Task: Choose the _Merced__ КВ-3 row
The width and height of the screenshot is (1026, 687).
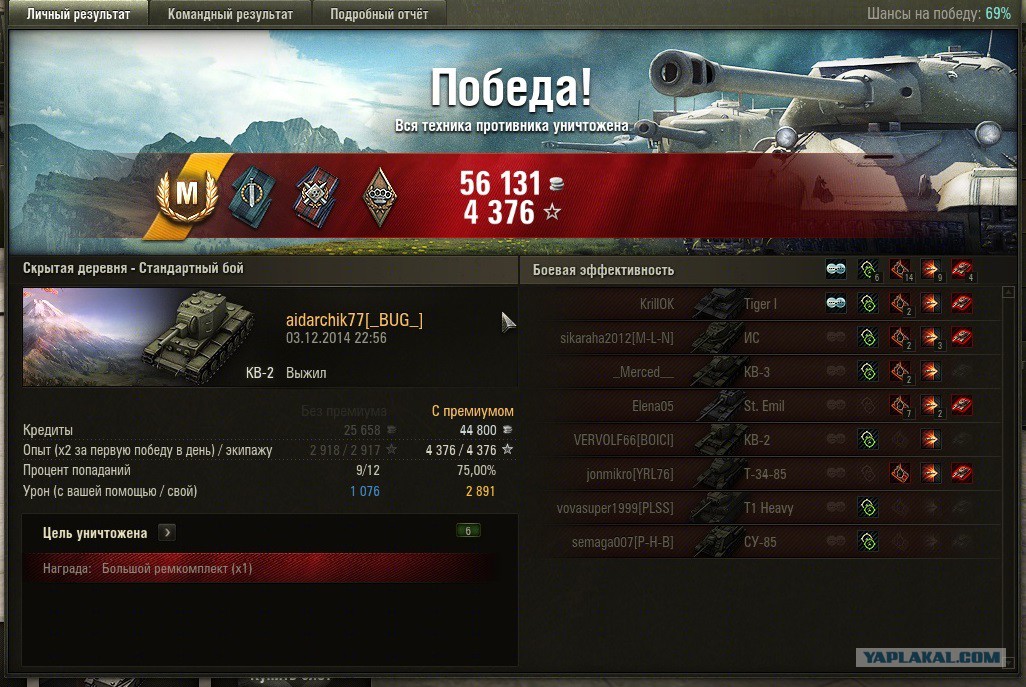Action: pyautogui.click(x=760, y=372)
